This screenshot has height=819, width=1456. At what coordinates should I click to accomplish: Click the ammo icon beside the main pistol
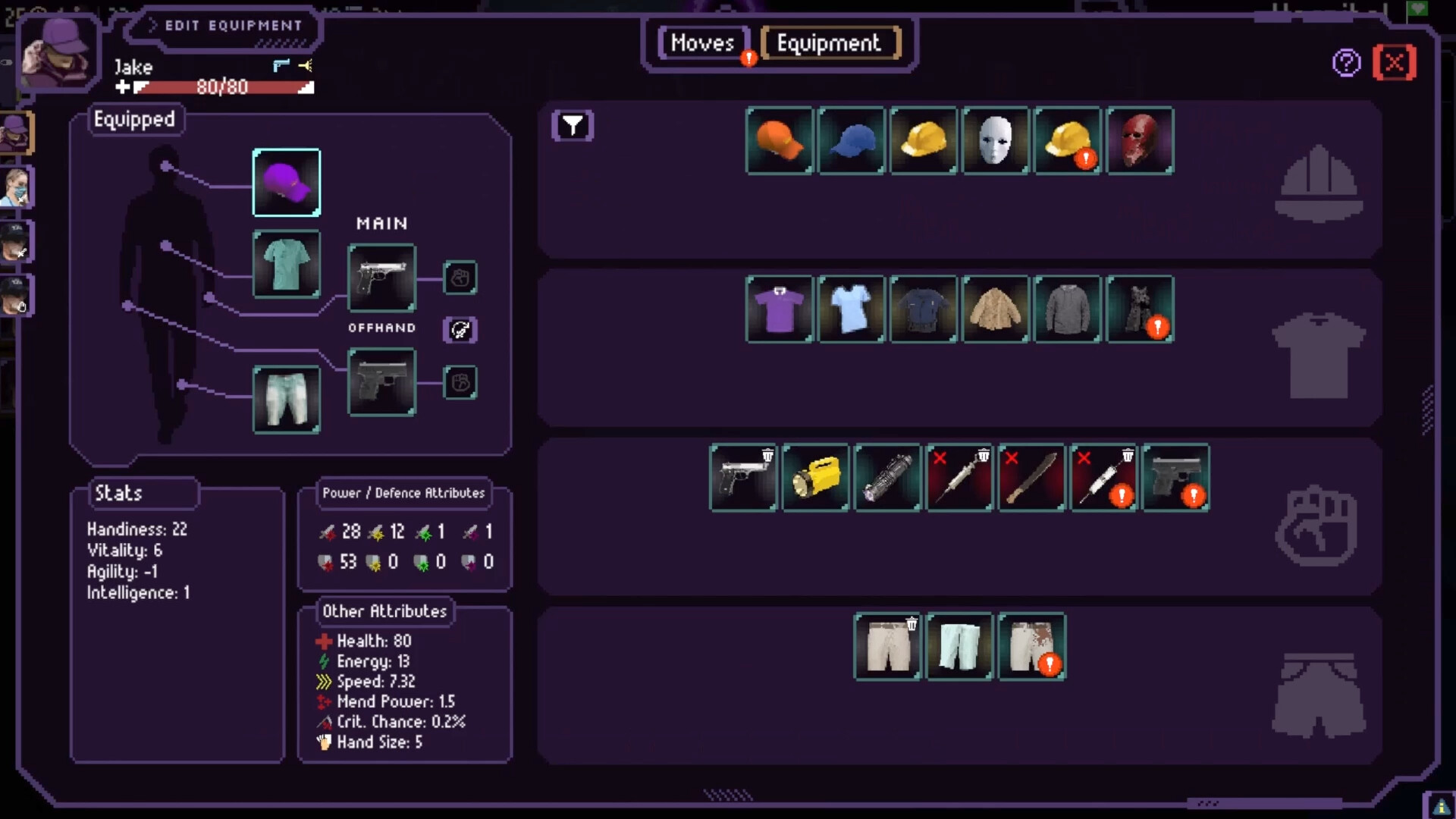[x=460, y=278]
